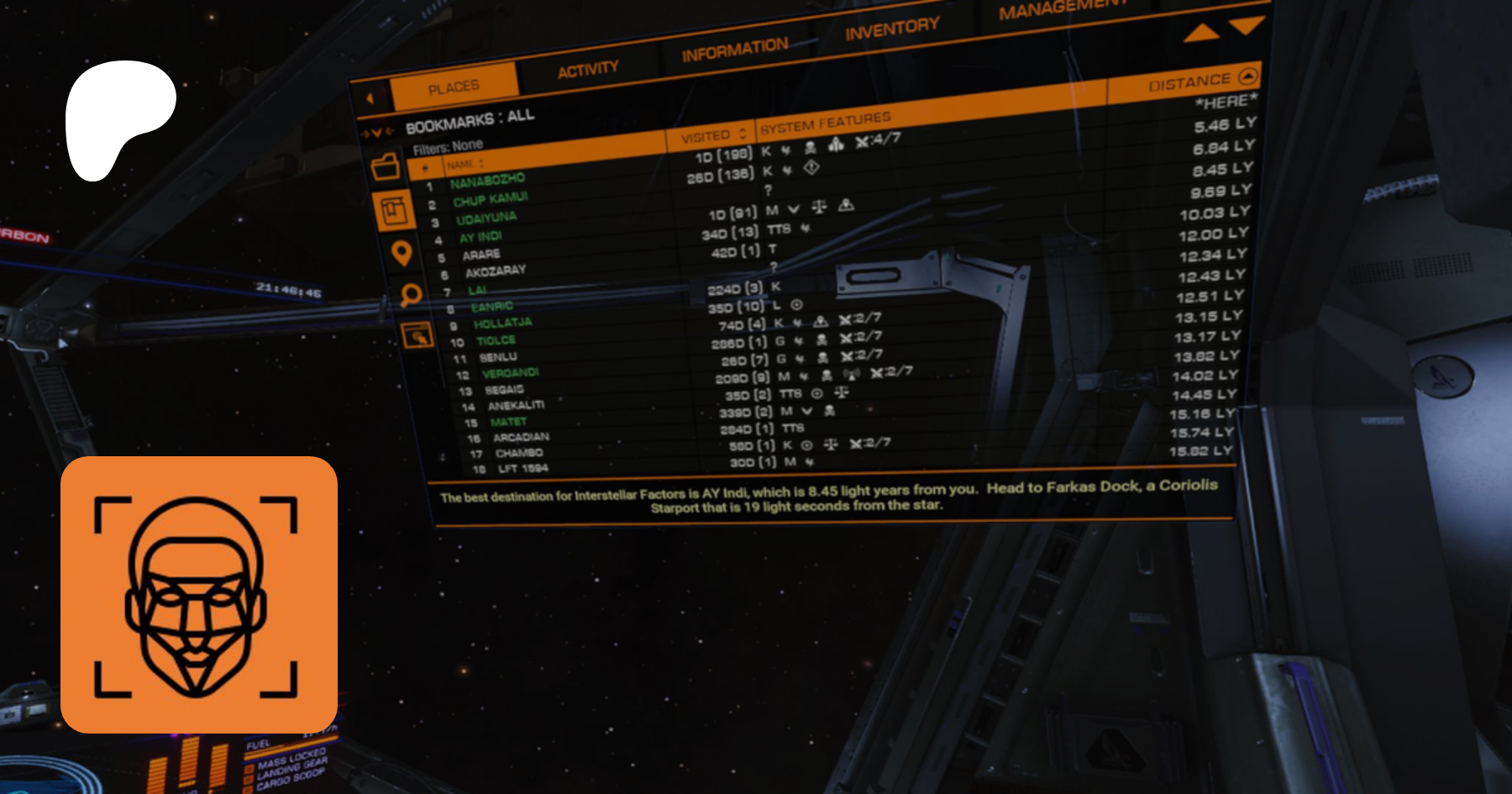Click the back arrow beside Places

[370, 98]
